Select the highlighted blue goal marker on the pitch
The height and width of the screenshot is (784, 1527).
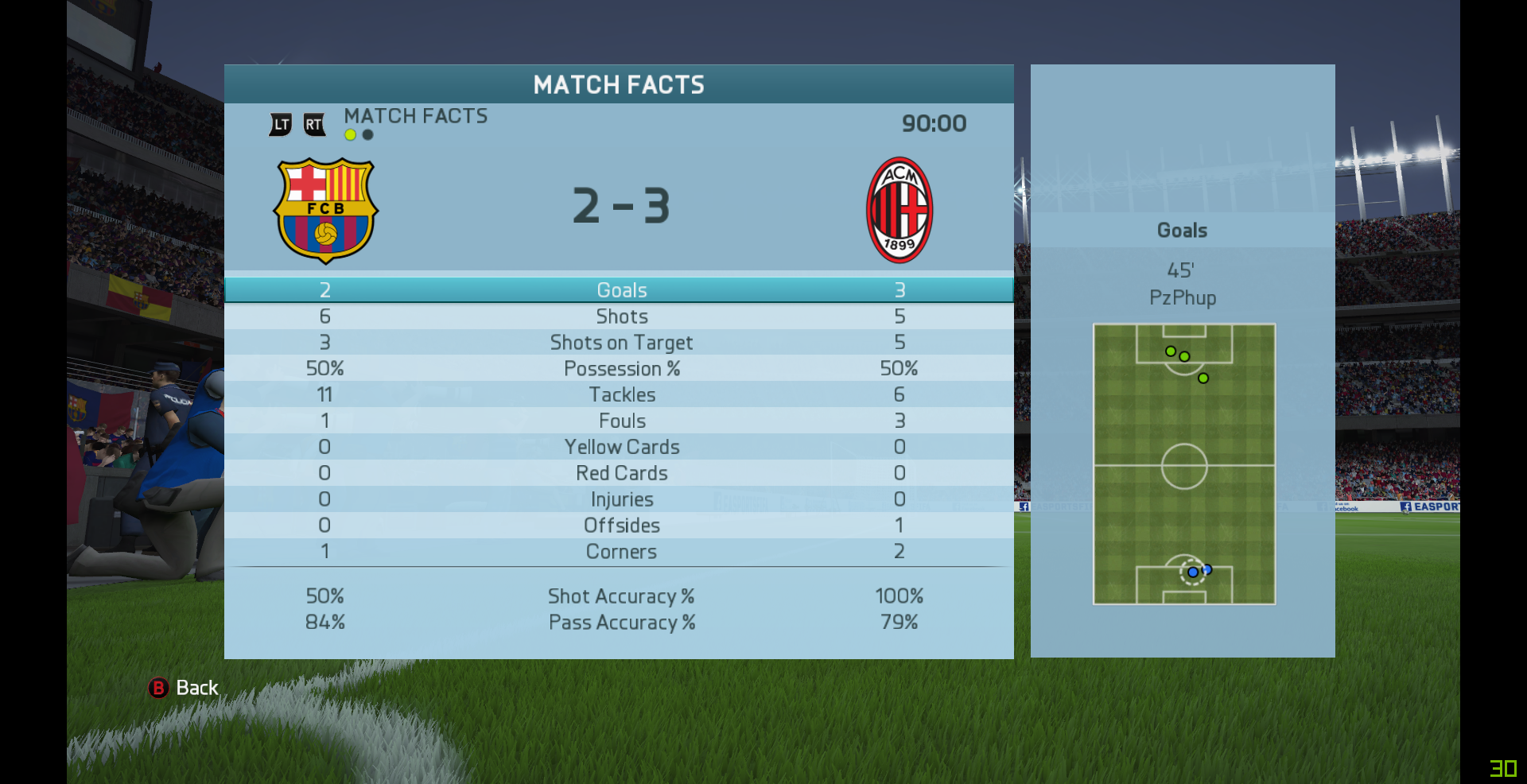[1192, 572]
